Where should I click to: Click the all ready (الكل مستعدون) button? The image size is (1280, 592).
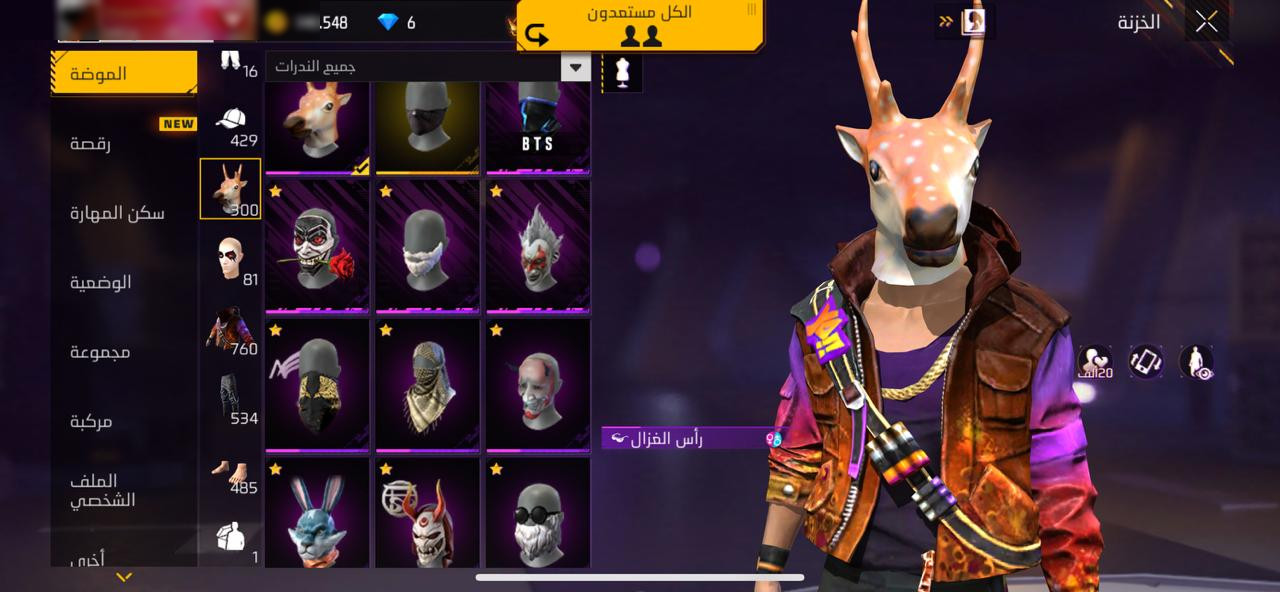(x=640, y=25)
